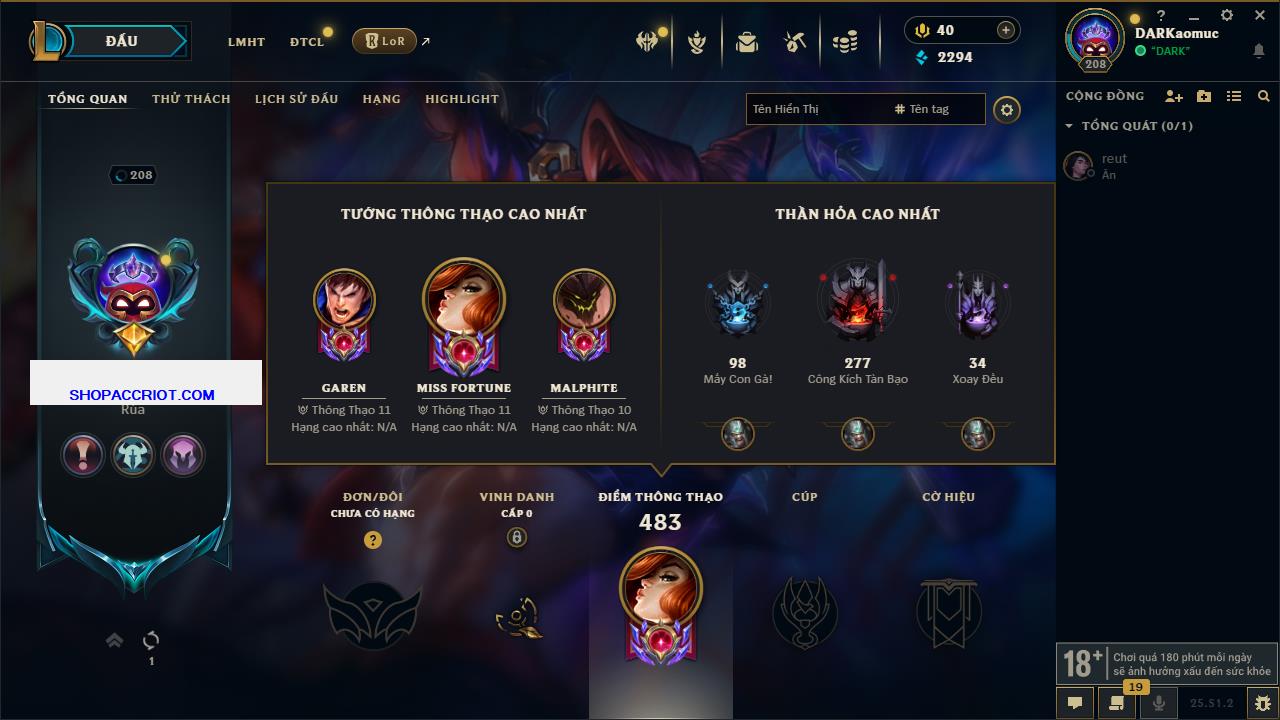The height and width of the screenshot is (720, 1280).
Task: Show the HIGHLIGHT tab
Action: click(461, 99)
